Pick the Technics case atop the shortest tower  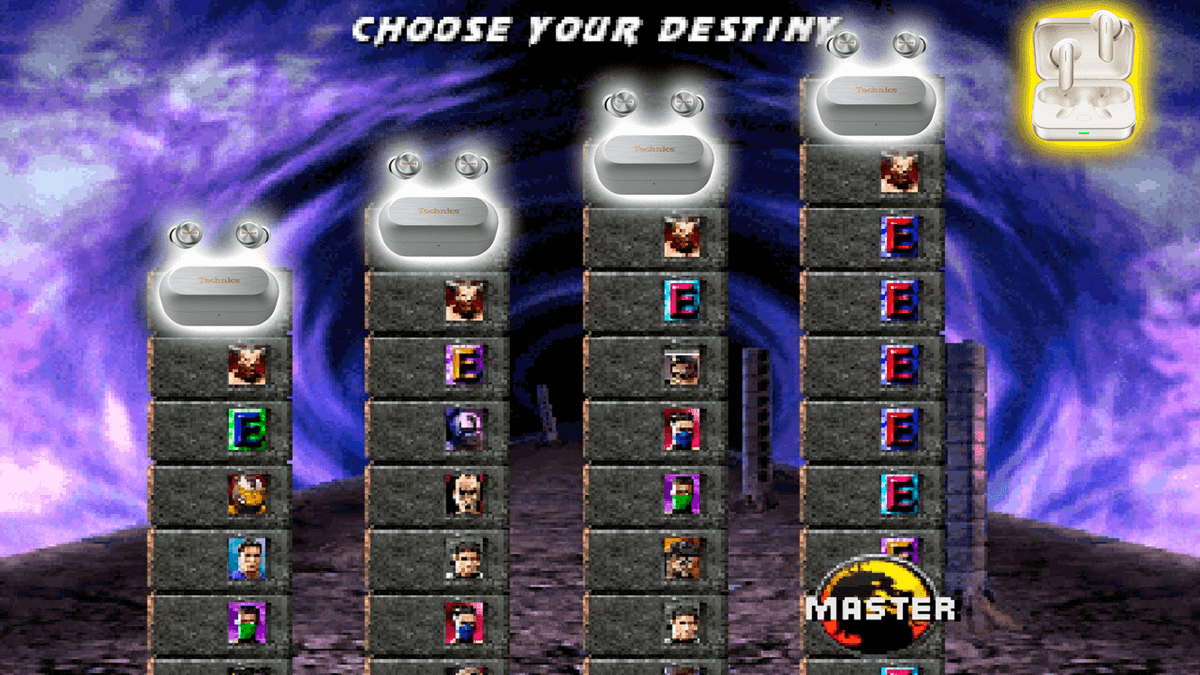(x=218, y=291)
